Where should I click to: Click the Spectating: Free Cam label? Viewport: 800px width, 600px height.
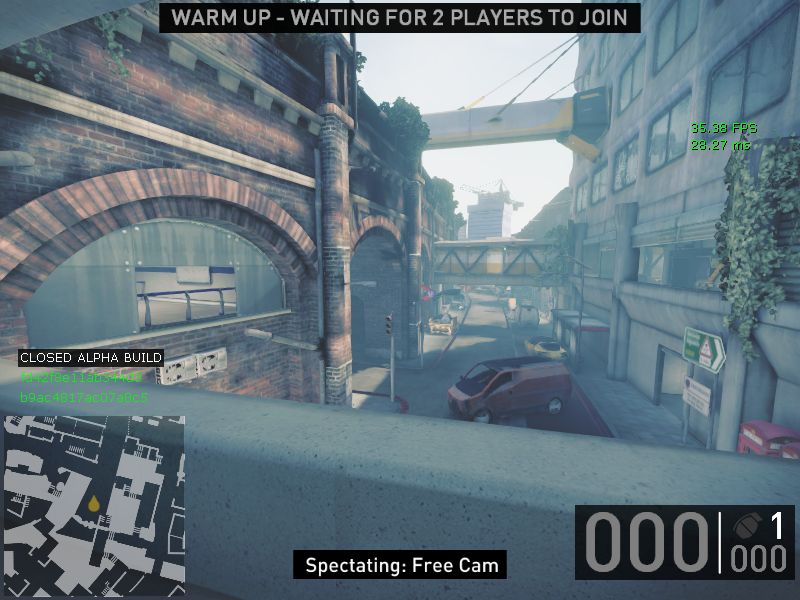pyautogui.click(x=401, y=564)
